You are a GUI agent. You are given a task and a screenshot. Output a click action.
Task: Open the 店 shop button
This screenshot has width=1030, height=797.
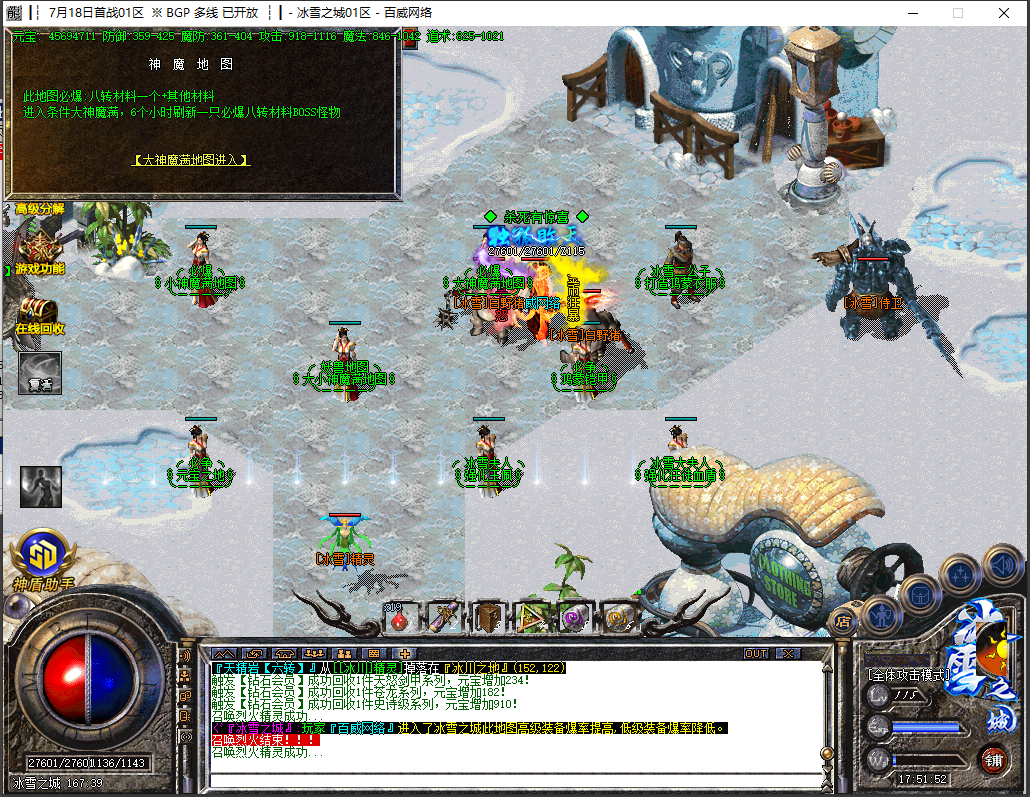[844, 620]
